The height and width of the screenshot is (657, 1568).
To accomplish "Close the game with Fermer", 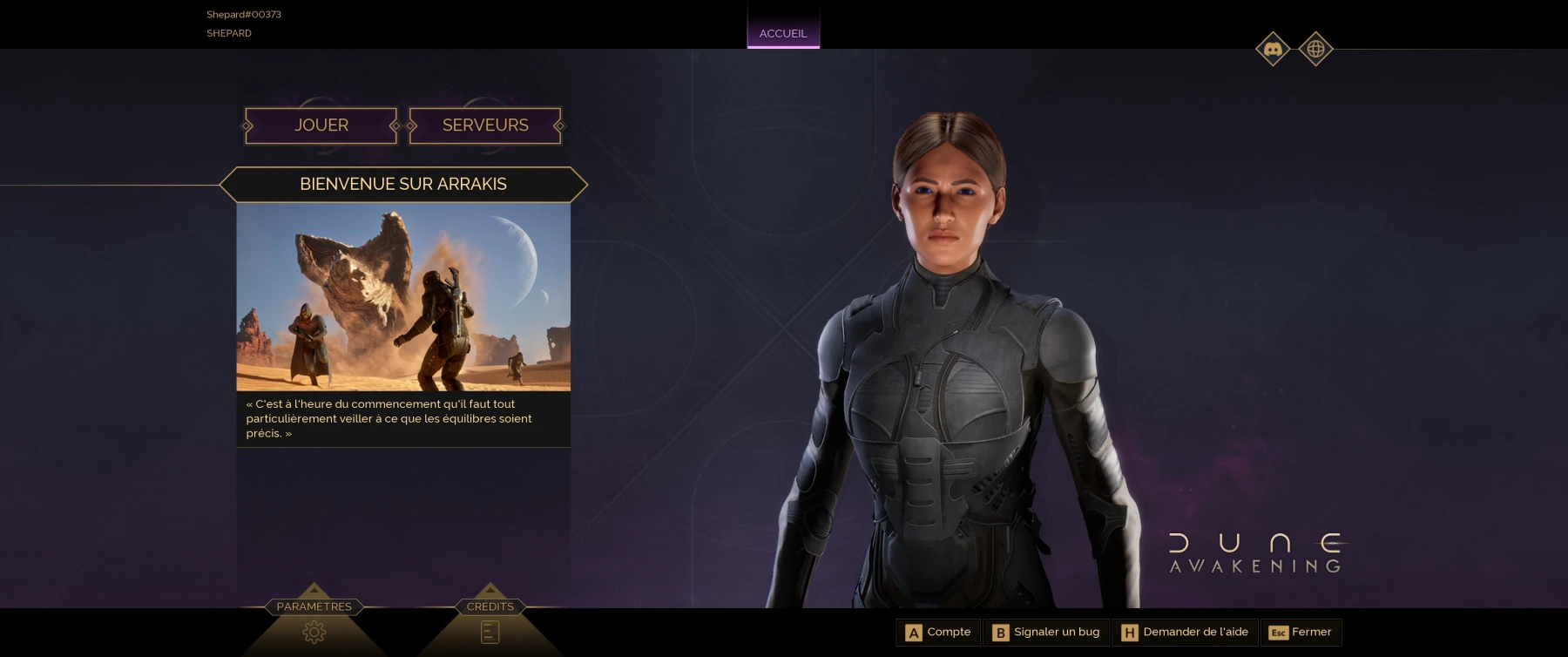I will (x=1301, y=632).
